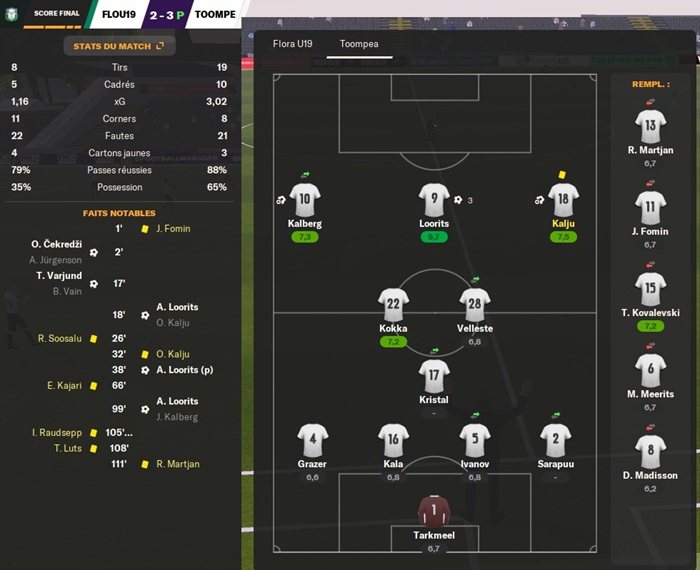Open substitute R. Martjan number 13
Viewport: 700px width, 570px height.
pos(650,127)
